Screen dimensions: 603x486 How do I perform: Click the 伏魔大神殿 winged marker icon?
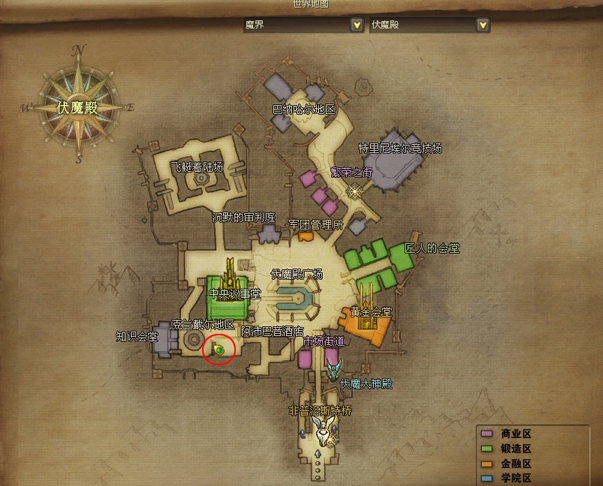(334, 369)
